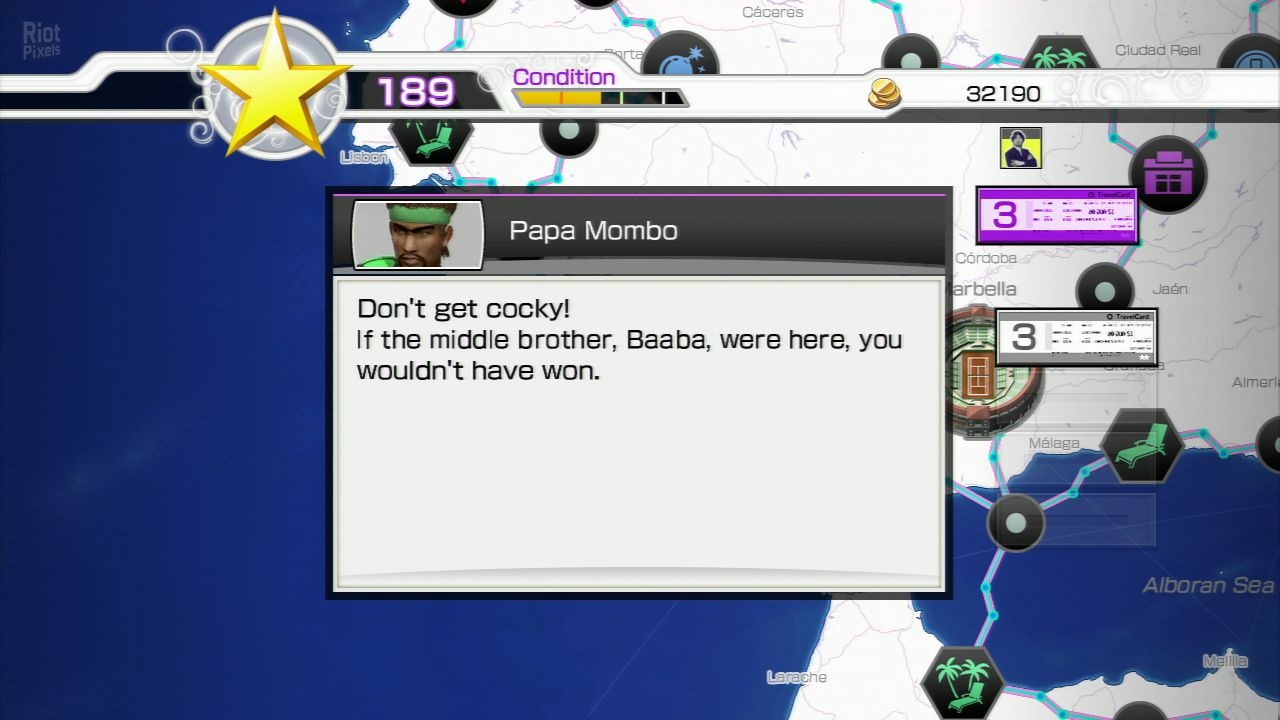
Task: Select the purple travel card numbered 3
Action: (1057, 215)
